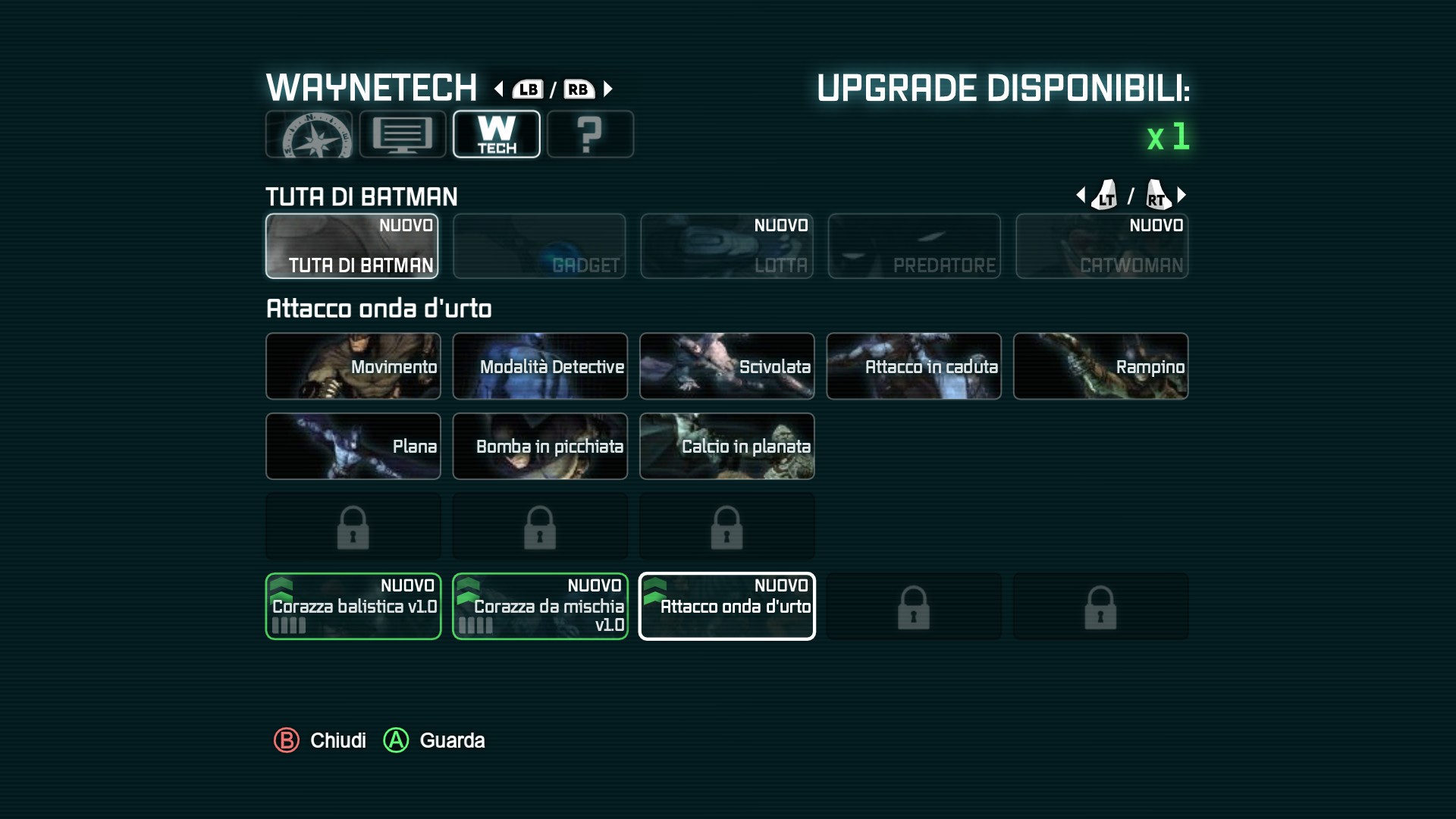Choose the Corazza da mischia v1.0 upgrade
Viewport: 1456px width, 819px height.
540,606
